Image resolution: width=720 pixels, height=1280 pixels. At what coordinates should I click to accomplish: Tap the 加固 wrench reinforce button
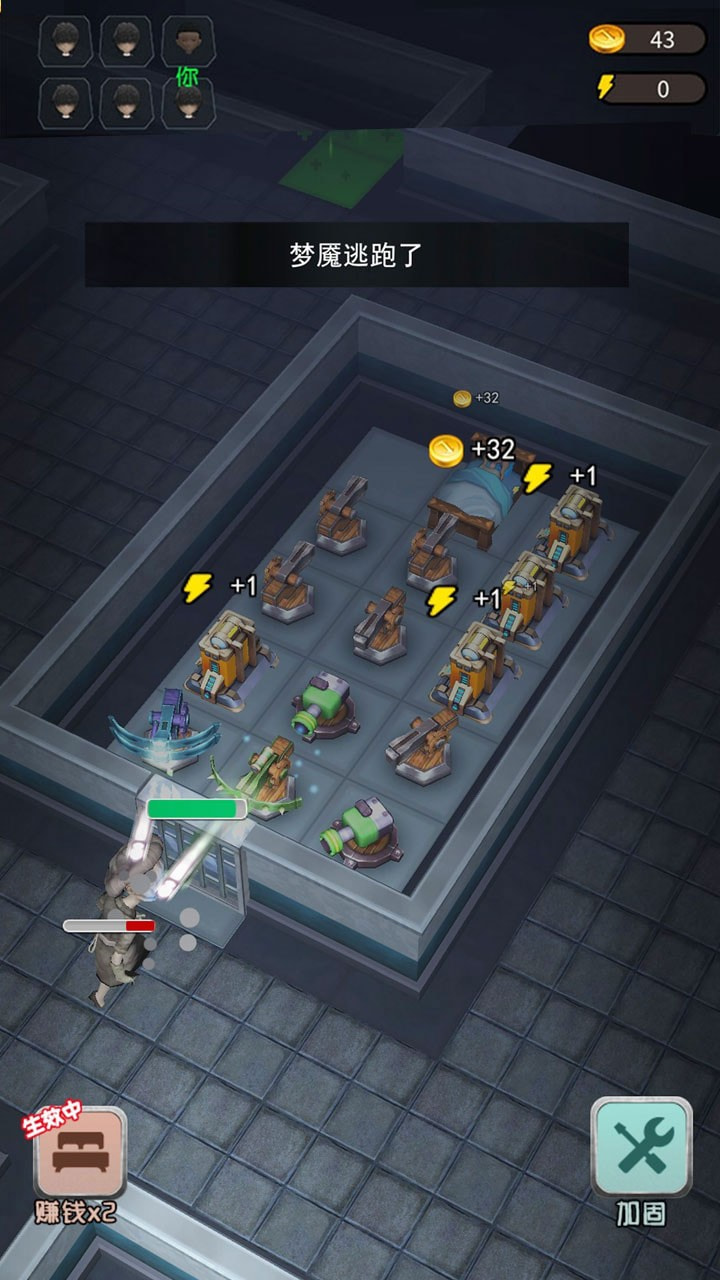coord(641,1148)
